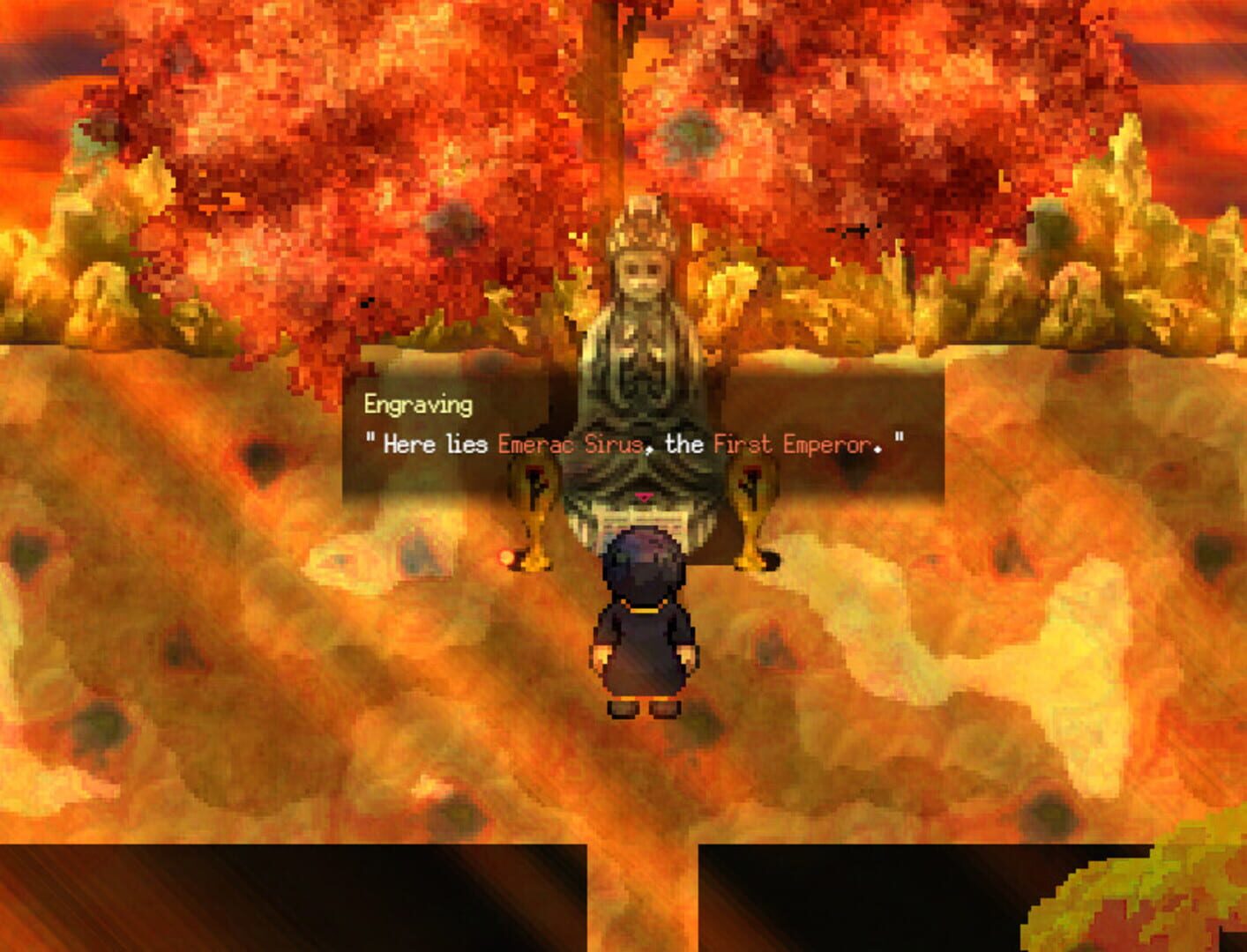The image size is (1247, 952).
Task: Click the highlighted text First Emperor
Action: pyautogui.click(x=794, y=446)
